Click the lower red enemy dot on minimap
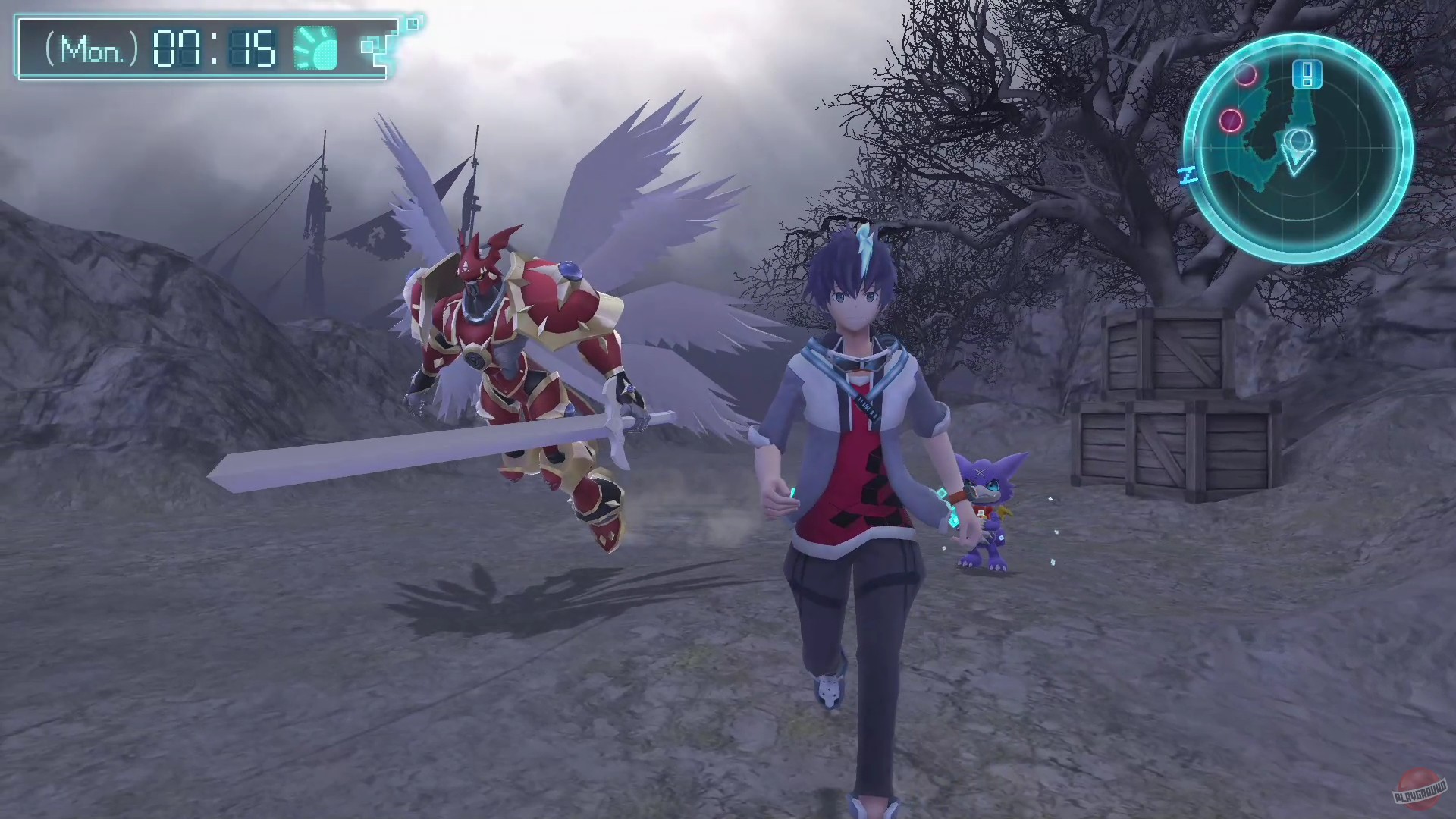 tap(1232, 121)
